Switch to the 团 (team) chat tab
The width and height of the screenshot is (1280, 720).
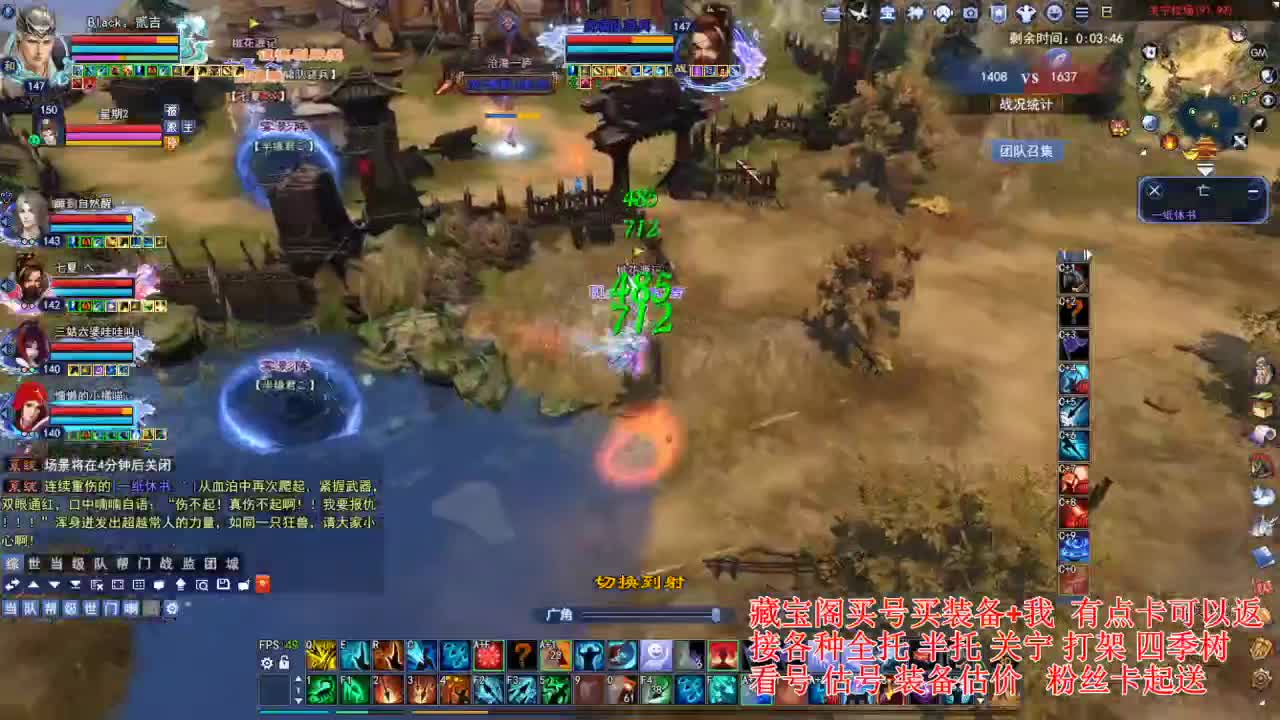[x=212, y=564]
